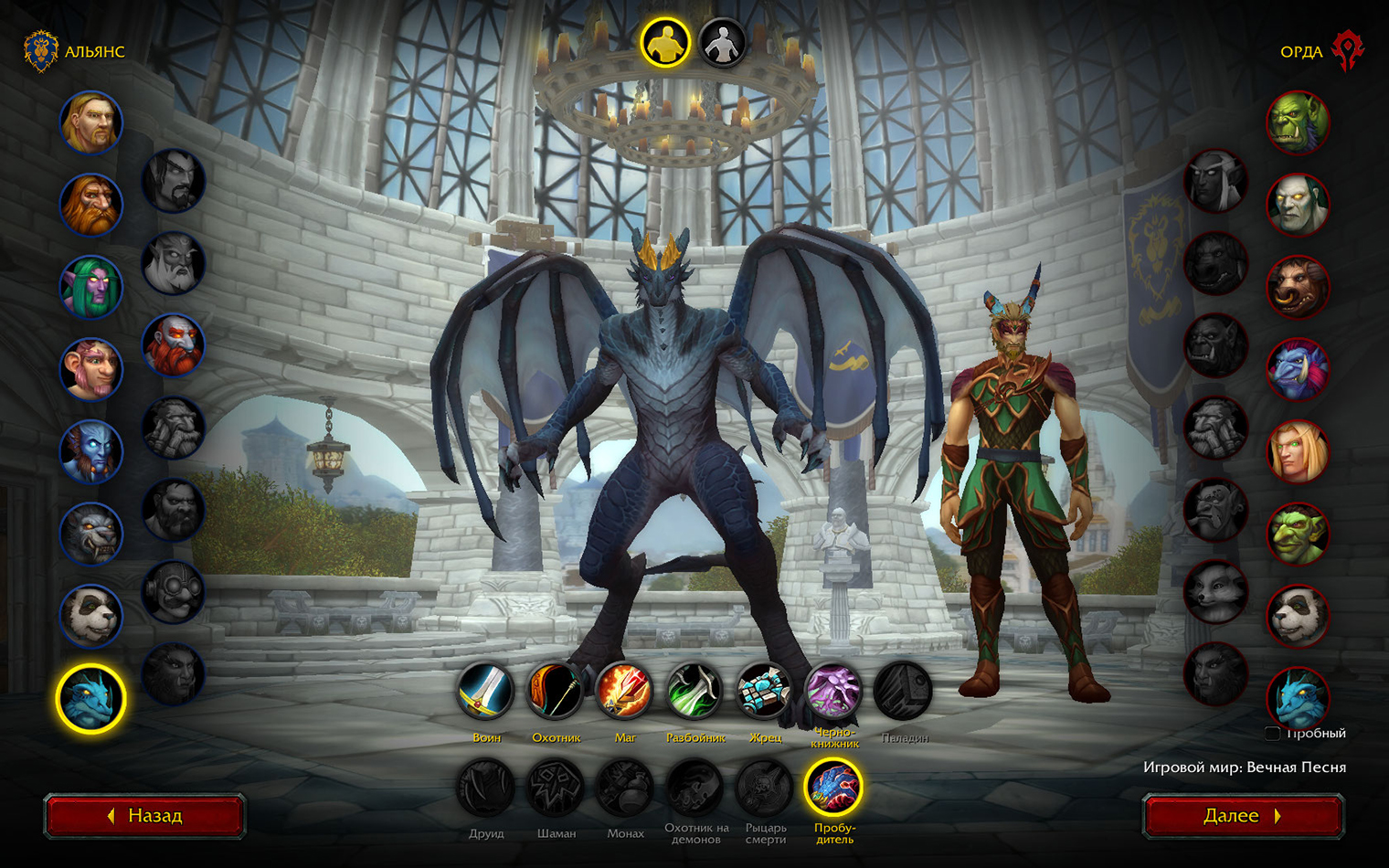Toggle the Пробный trial character checkbox

point(1272,733)
